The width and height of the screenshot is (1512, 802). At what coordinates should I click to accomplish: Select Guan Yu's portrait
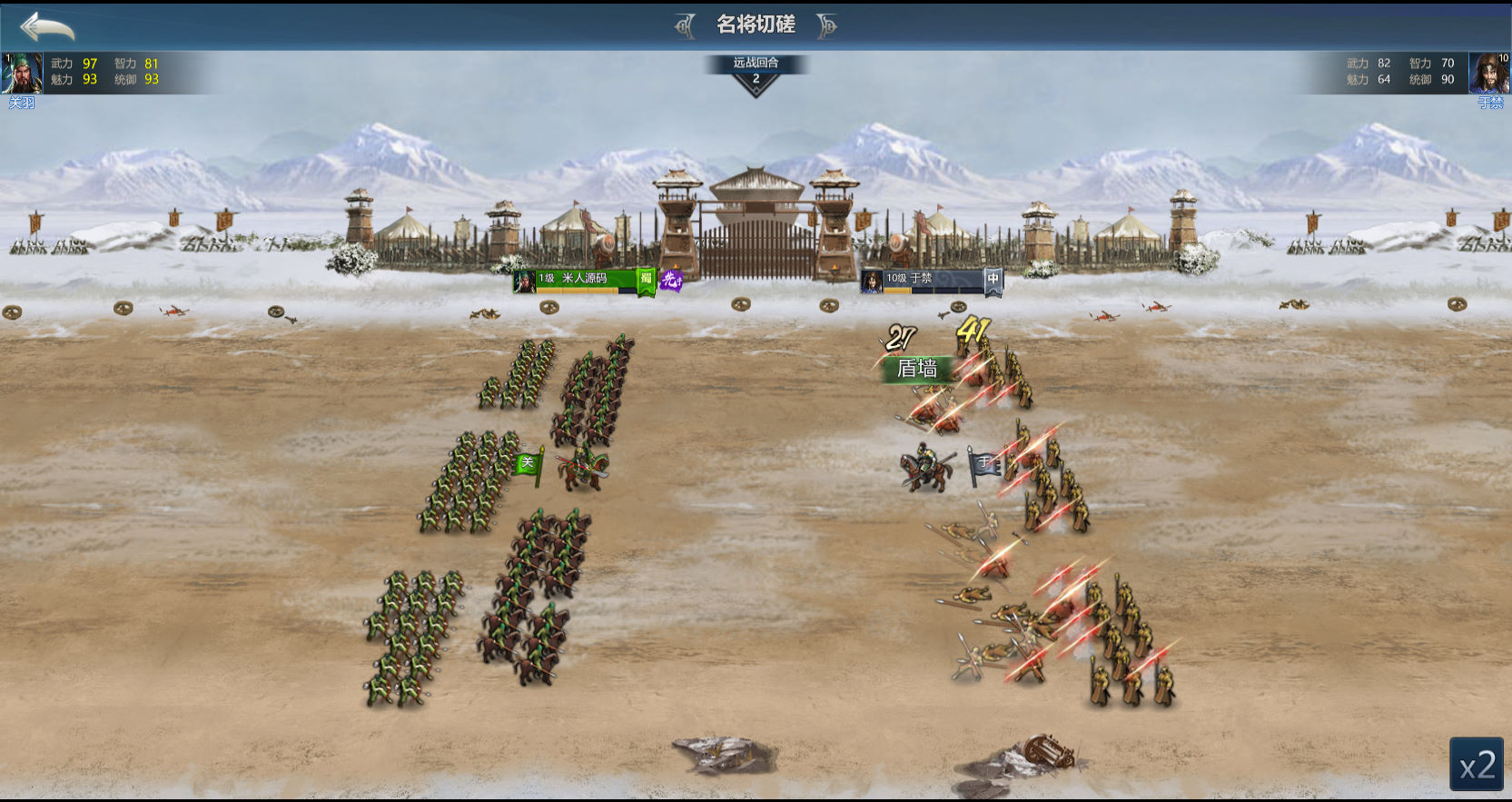point(22,74)
